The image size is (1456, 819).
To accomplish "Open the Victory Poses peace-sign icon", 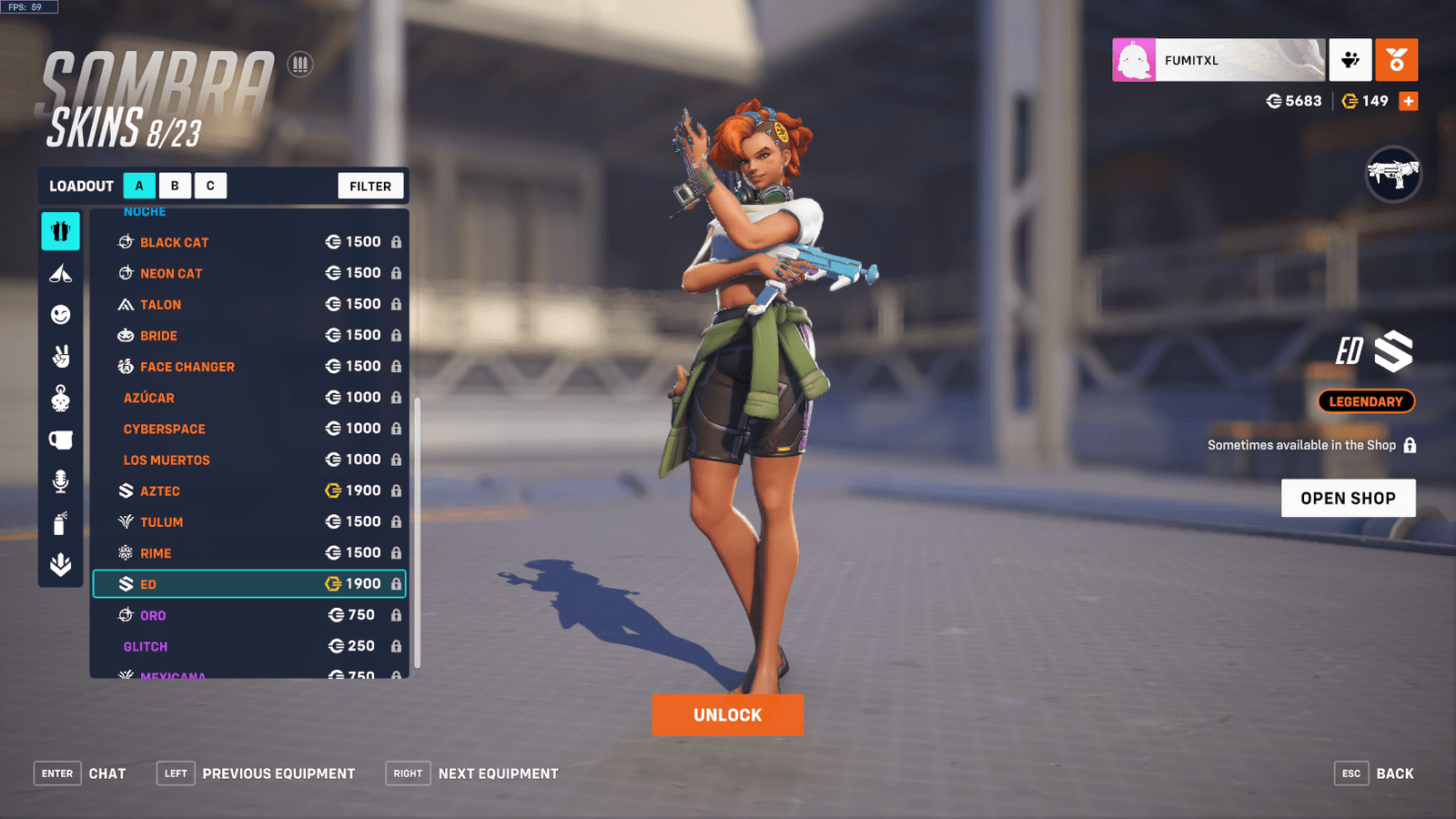I will (60, 354).
